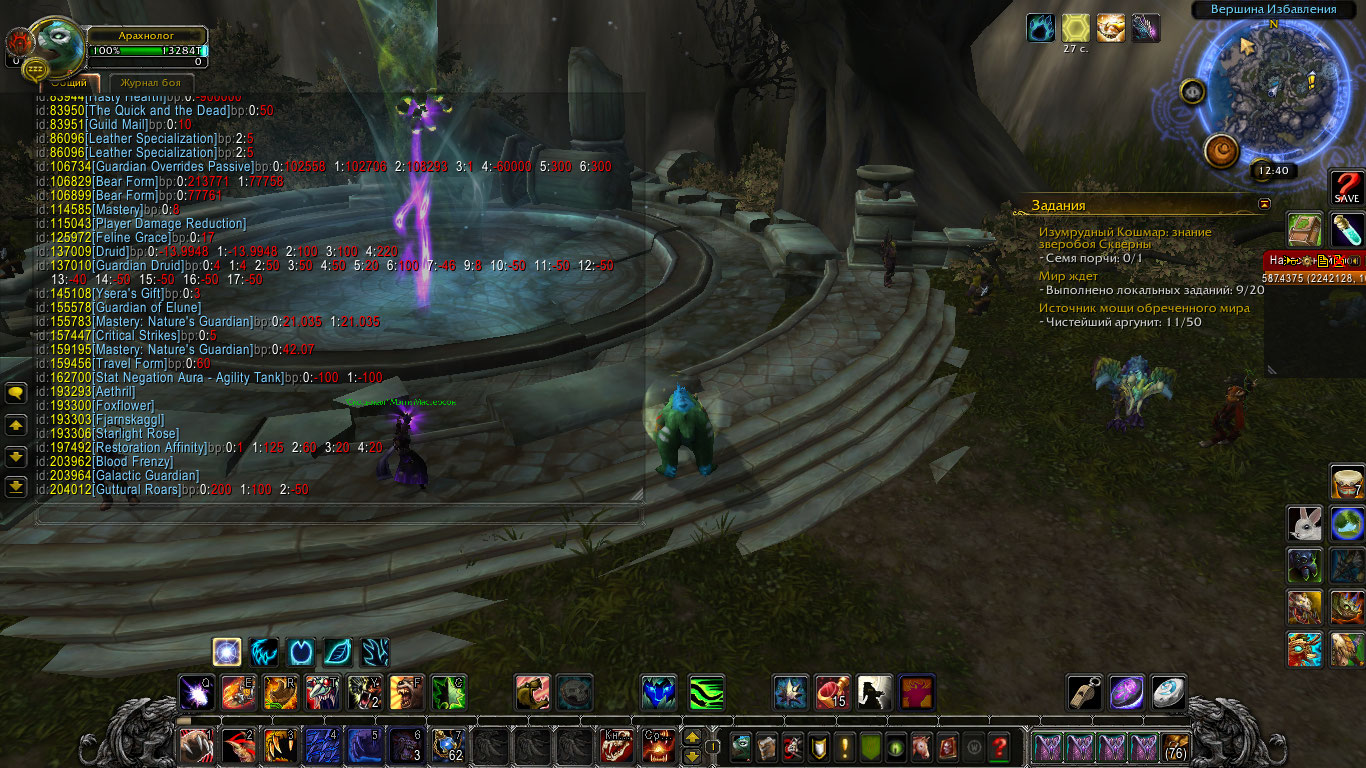The image size is (1366, 768).
Task: Activate the white rabbit pet icon
Action: tap(1302, 522)
